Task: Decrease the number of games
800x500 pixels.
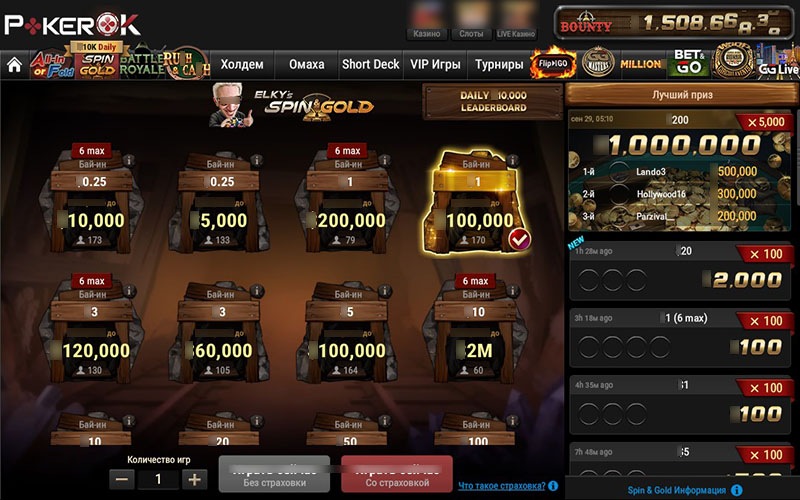Action: 122,479
